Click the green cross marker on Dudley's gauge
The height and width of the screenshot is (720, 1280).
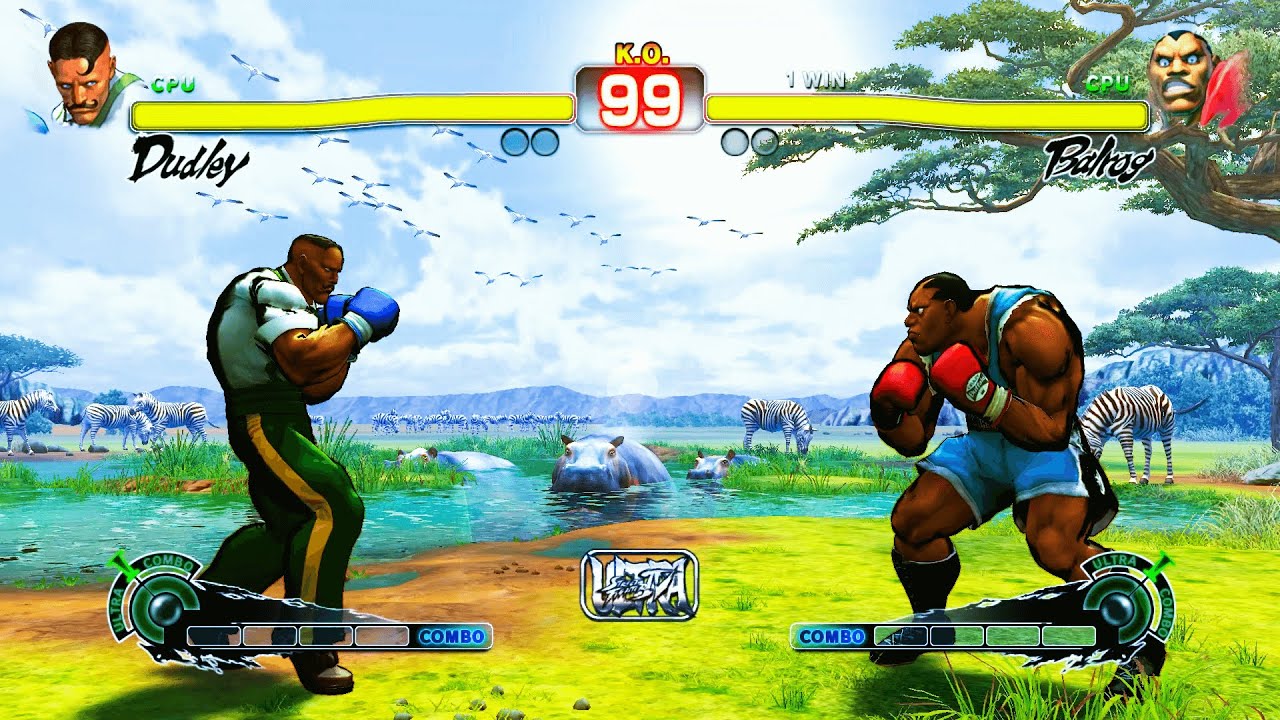pos(120,565)
